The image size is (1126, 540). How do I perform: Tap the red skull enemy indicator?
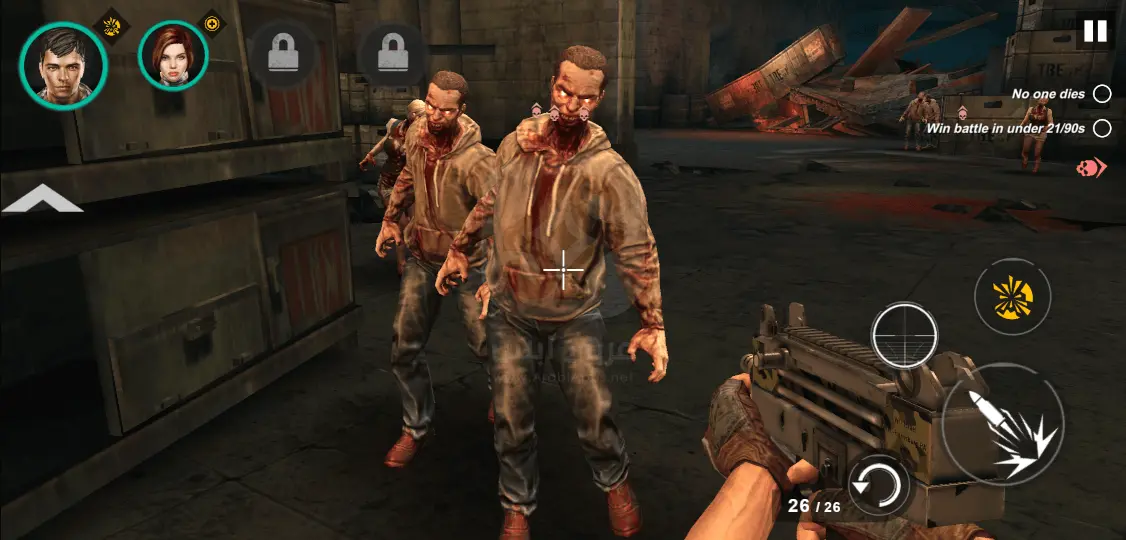click(x=1090, y=168)
